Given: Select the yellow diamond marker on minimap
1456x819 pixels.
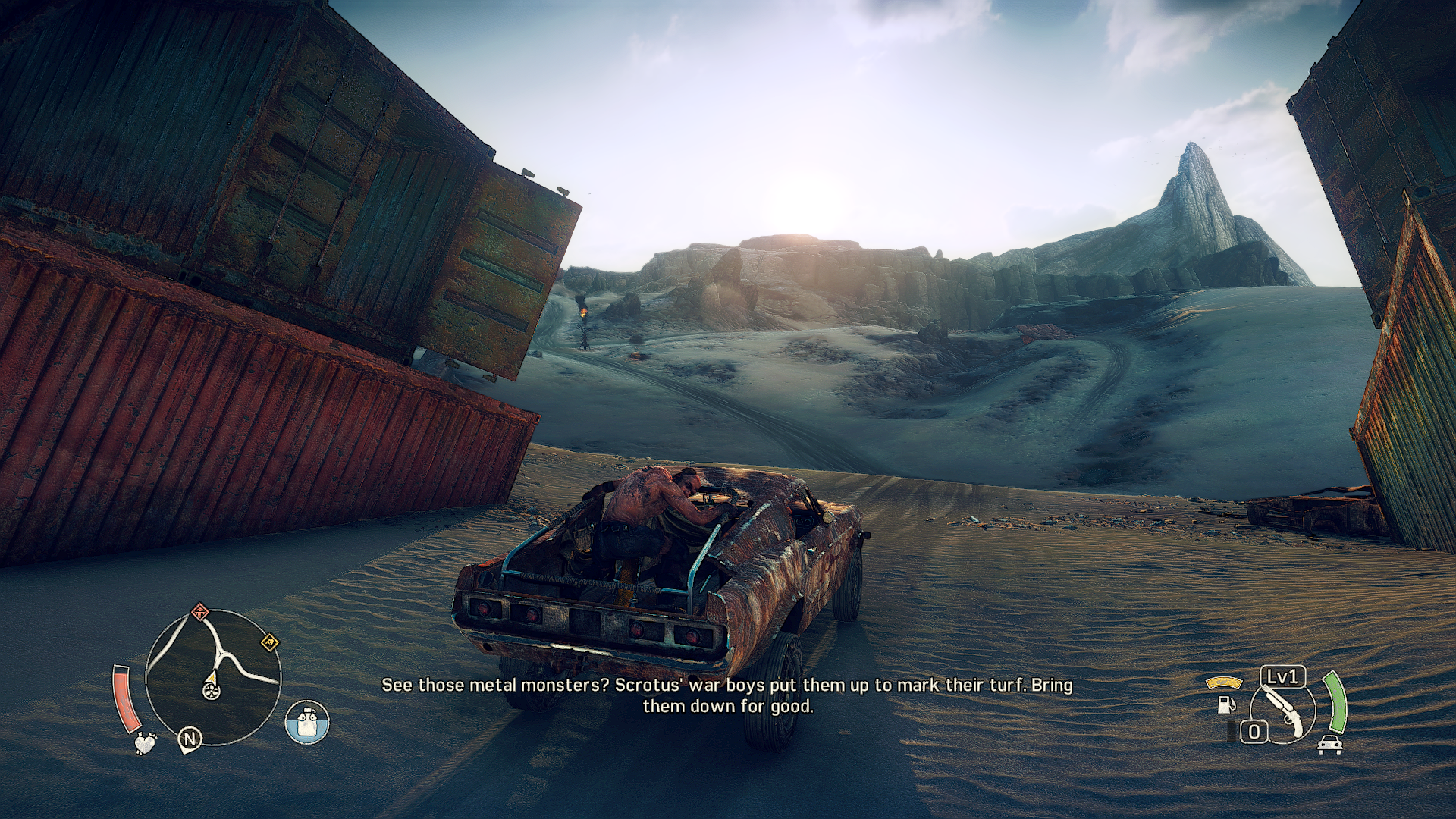Looking at the screenshot, I should tap(269, 644).
